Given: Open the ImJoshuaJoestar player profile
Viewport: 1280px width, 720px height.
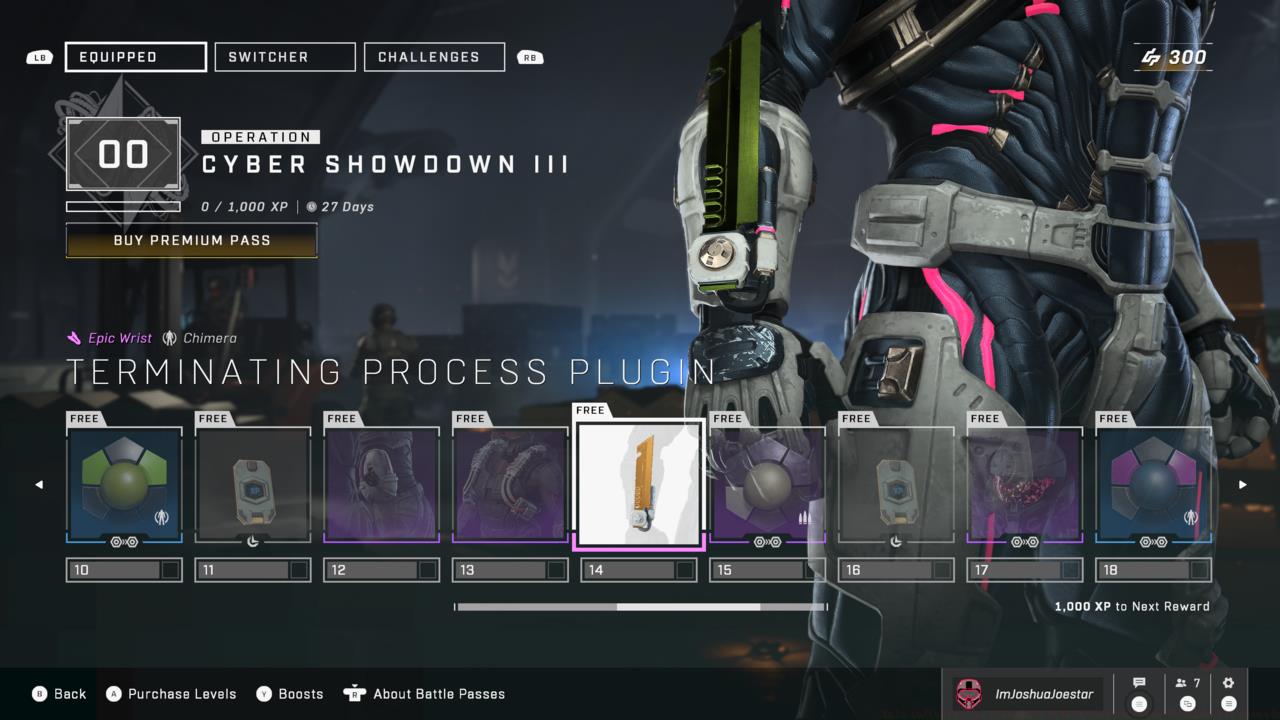Looking at the screenshot, I should point(1028,693).
